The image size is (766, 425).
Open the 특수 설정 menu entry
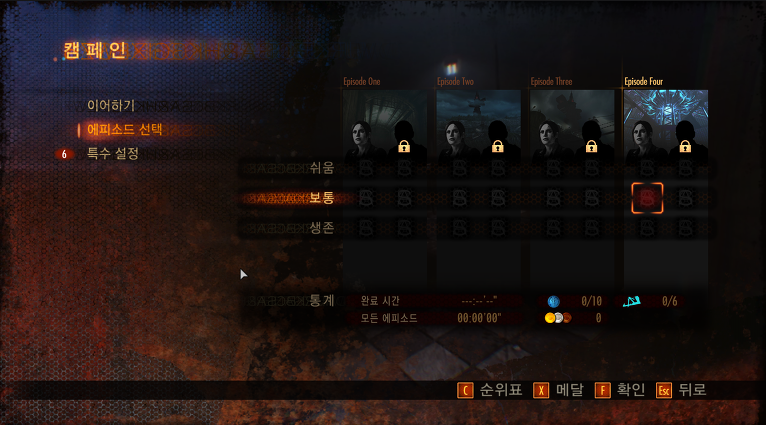tap(112, 153)
